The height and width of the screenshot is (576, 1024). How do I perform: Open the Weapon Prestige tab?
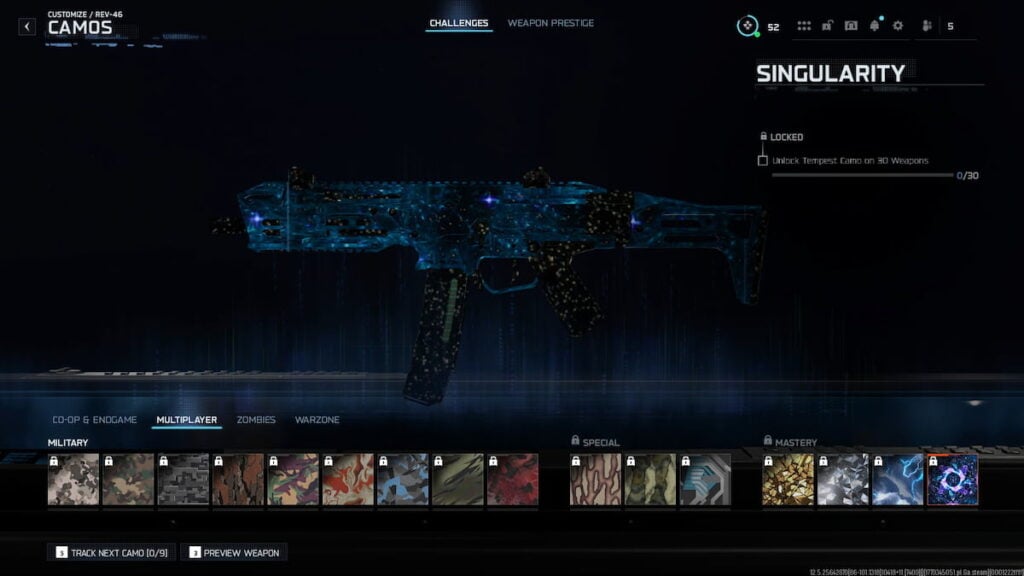pyautogui.click(x=550, y=23)
